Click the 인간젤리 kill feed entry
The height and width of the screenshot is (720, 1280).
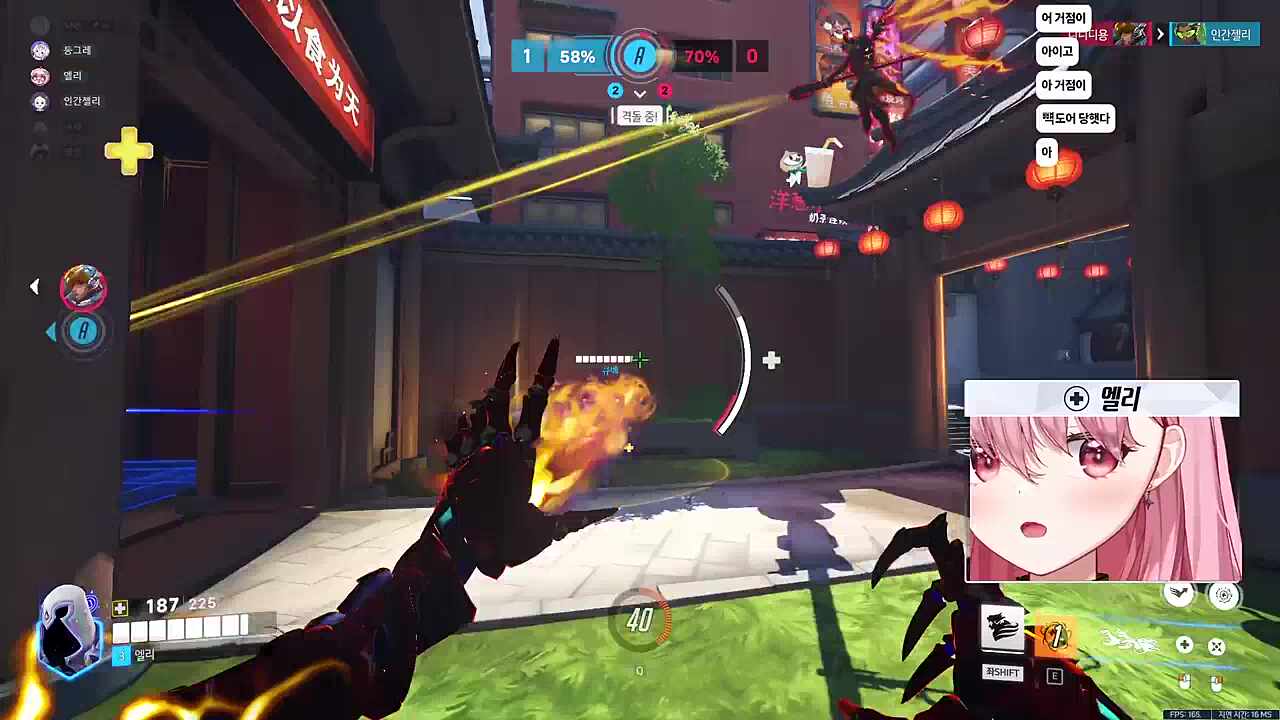point(1215,34)
